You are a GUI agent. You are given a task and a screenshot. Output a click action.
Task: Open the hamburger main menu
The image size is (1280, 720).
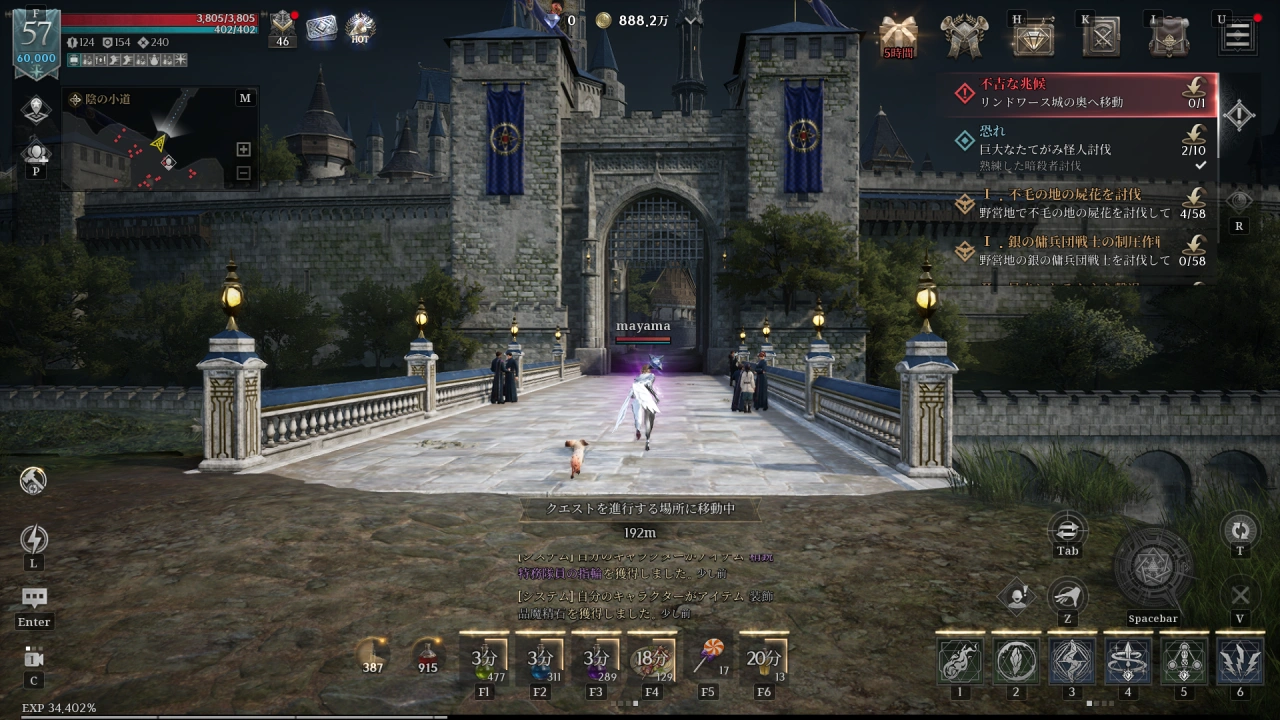pyautogui.click(x=1237, y=35)
